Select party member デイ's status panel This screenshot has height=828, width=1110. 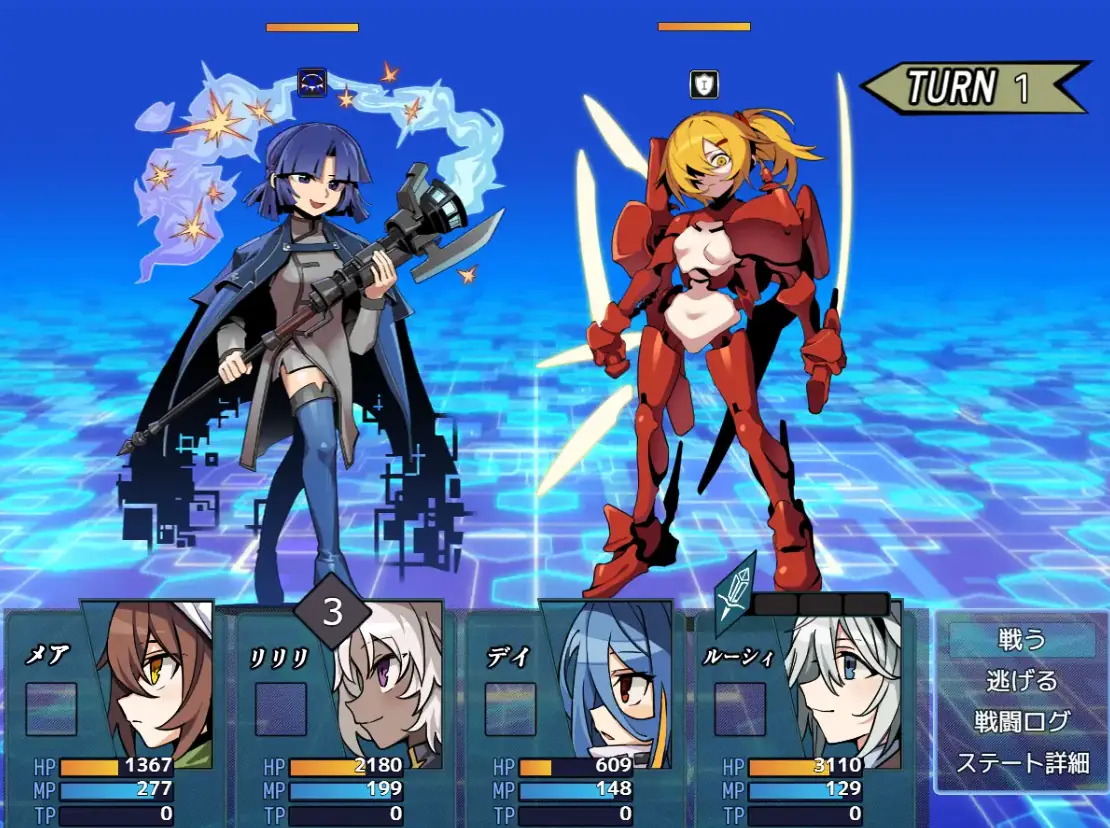[x=573, y=715]
